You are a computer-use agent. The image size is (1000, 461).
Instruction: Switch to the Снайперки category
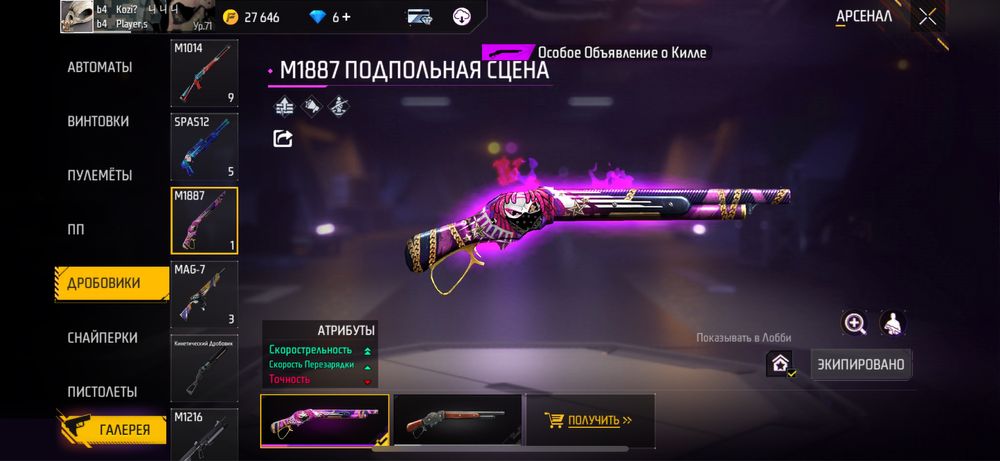[102, 338]
